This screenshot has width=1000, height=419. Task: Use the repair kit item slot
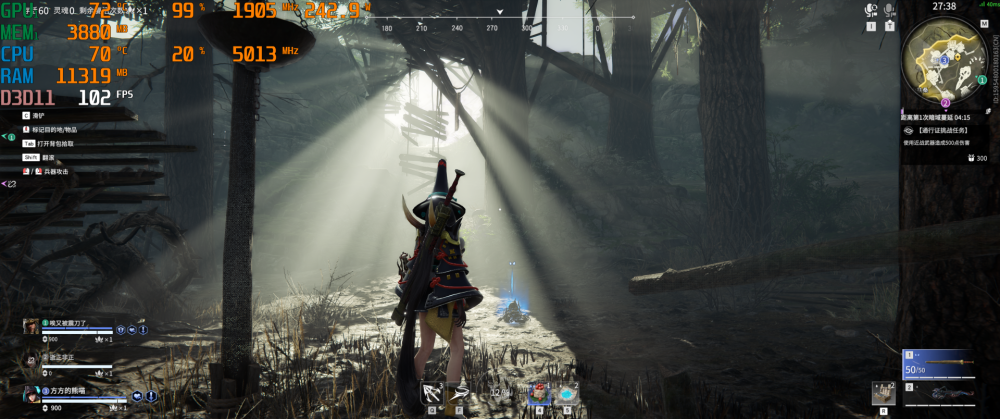[883, 394]
